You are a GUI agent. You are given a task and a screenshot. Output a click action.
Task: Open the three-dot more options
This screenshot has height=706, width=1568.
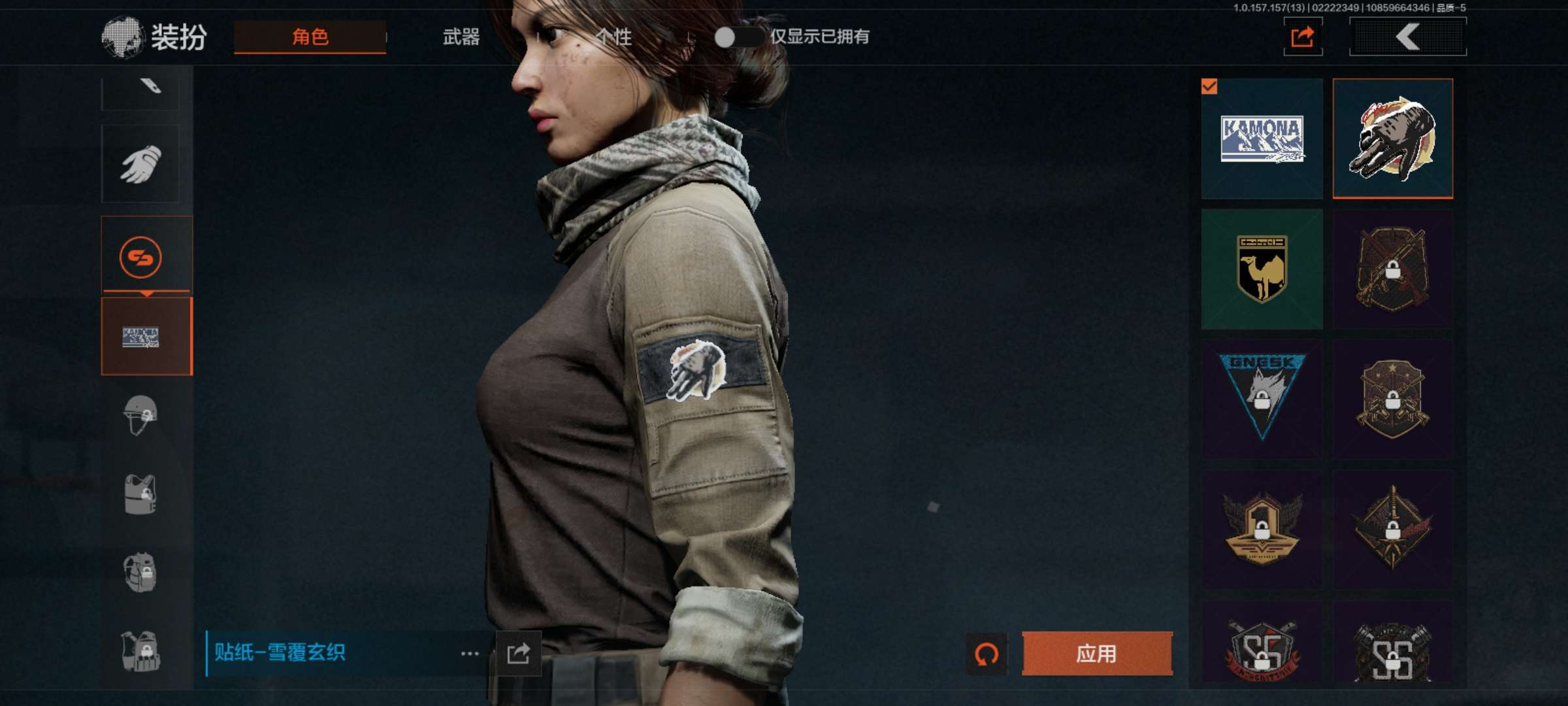tap(470, 653)
